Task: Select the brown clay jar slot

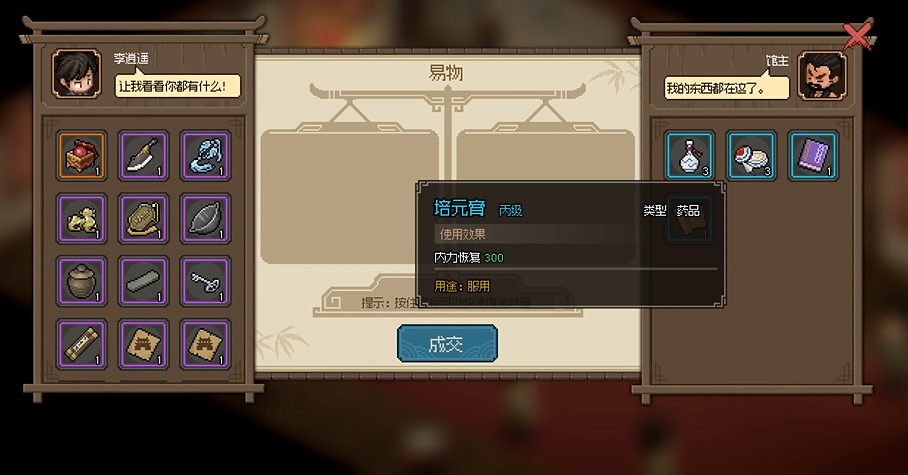Action: click(x=81, y=281)
